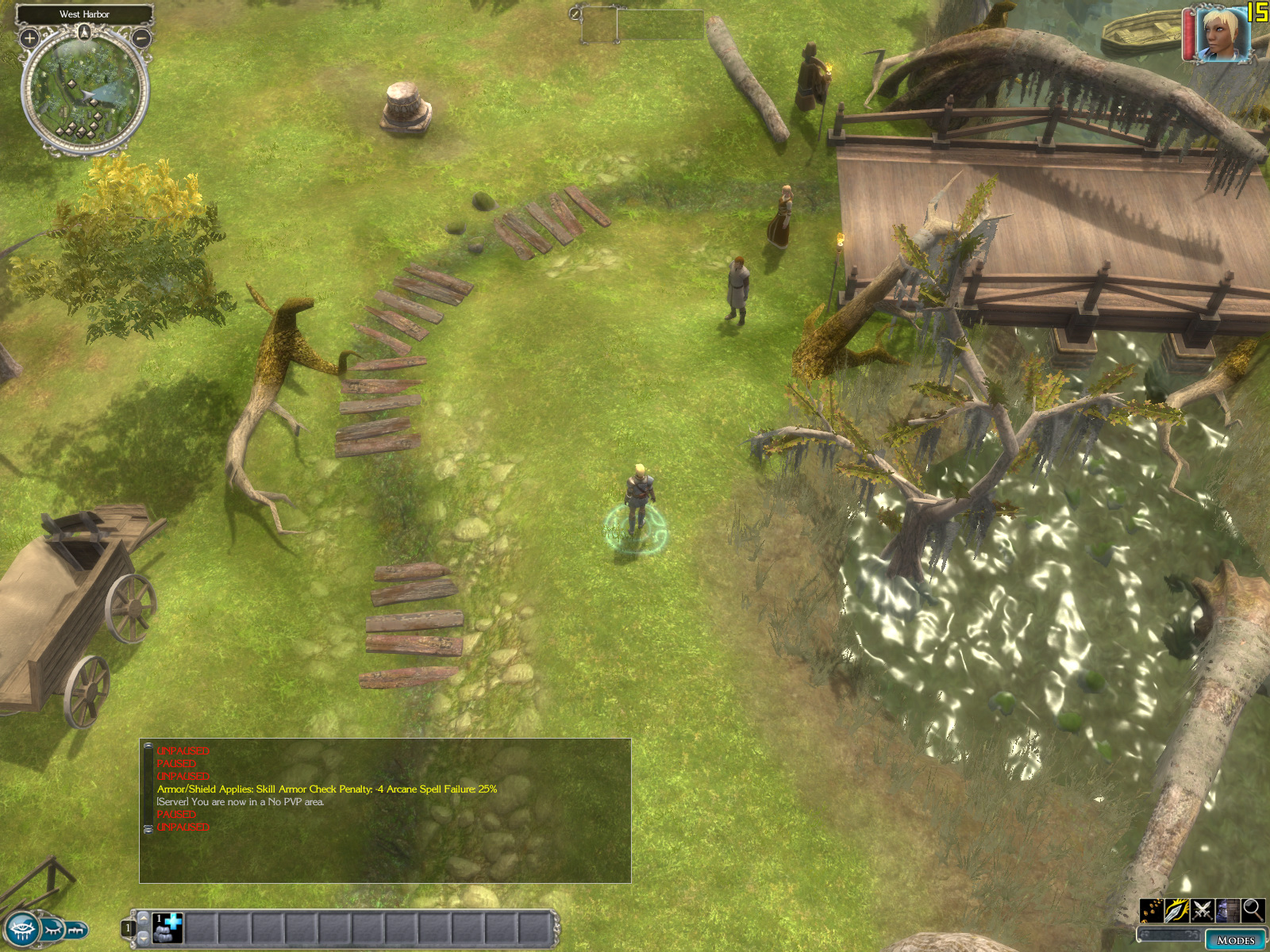Click the small round icon atop the screen
The image size is (1270, 952).
[575, 13]
